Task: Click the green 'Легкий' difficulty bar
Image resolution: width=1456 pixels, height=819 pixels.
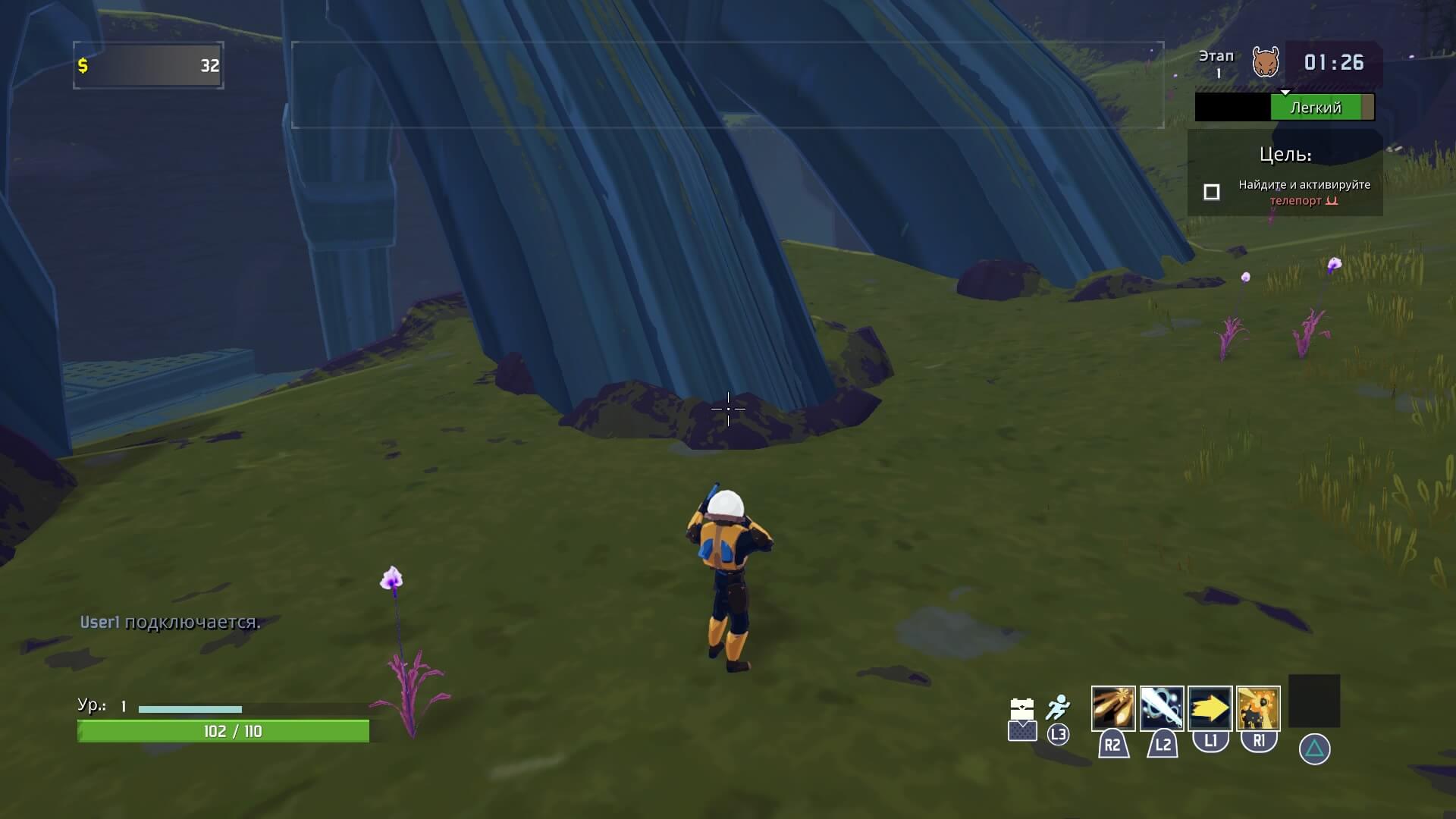Action: [x=1316, y=108]
